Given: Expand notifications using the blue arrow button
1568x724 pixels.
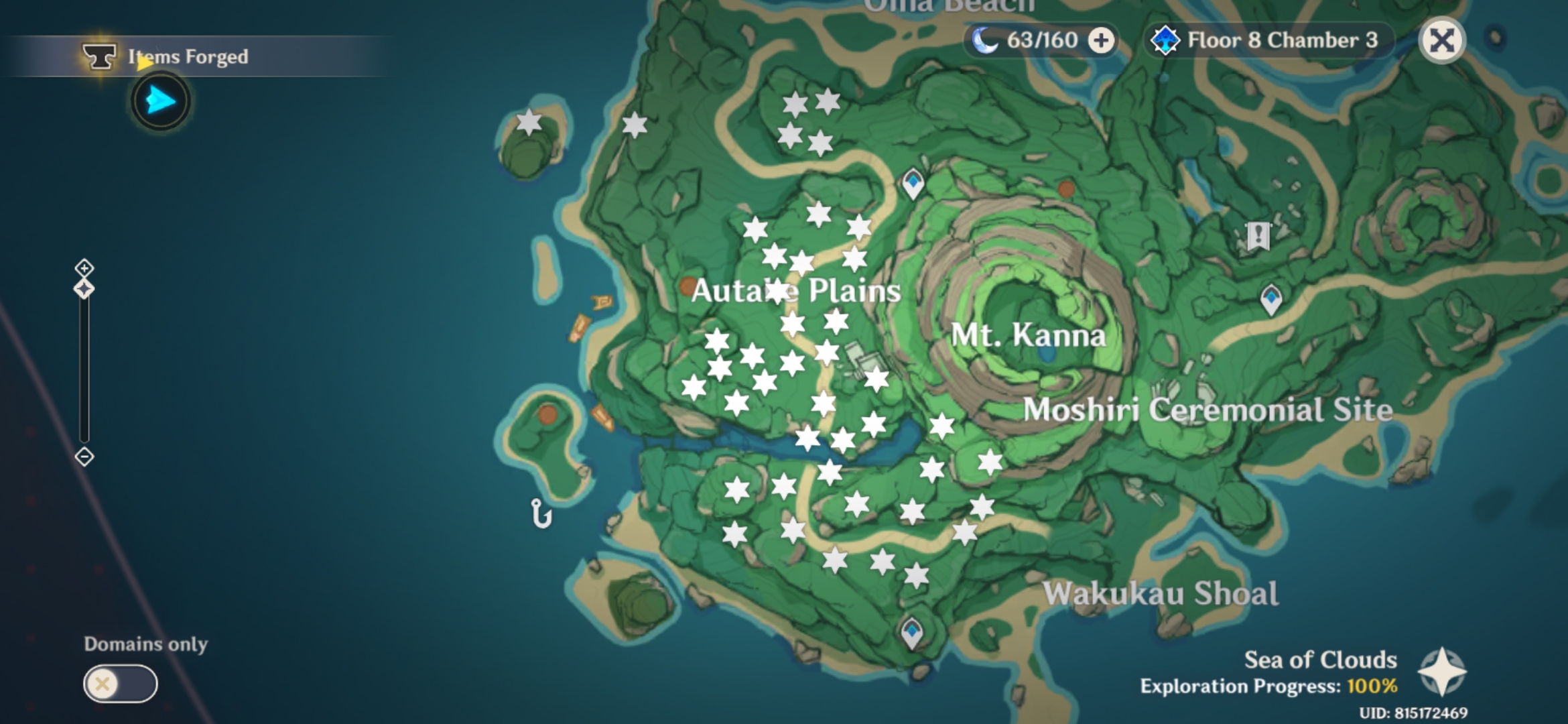Looking at the screenshot, I should pos(159,101).
